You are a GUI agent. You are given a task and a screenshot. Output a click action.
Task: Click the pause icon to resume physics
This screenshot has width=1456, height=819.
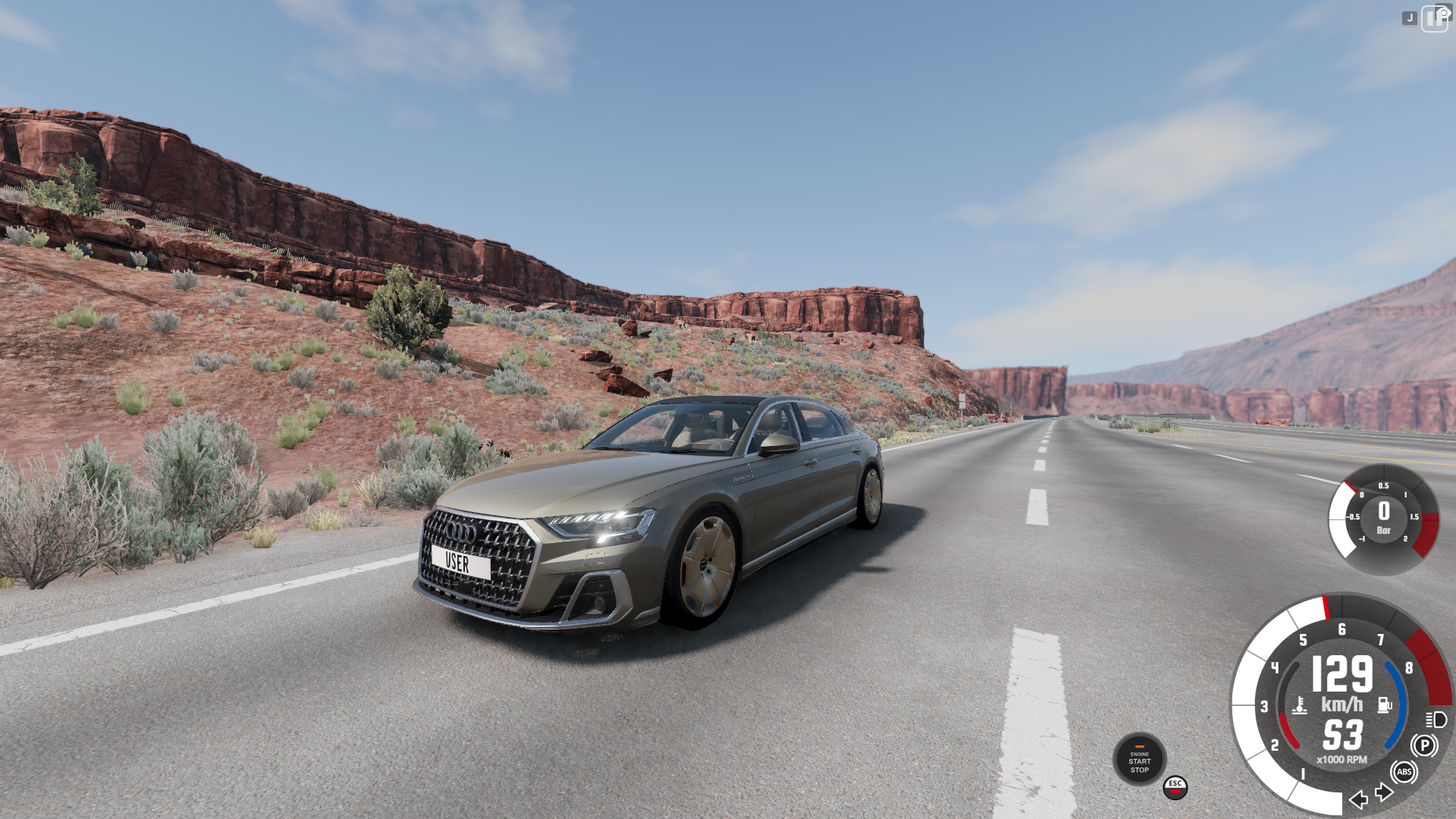click(x=1434, y=19)
